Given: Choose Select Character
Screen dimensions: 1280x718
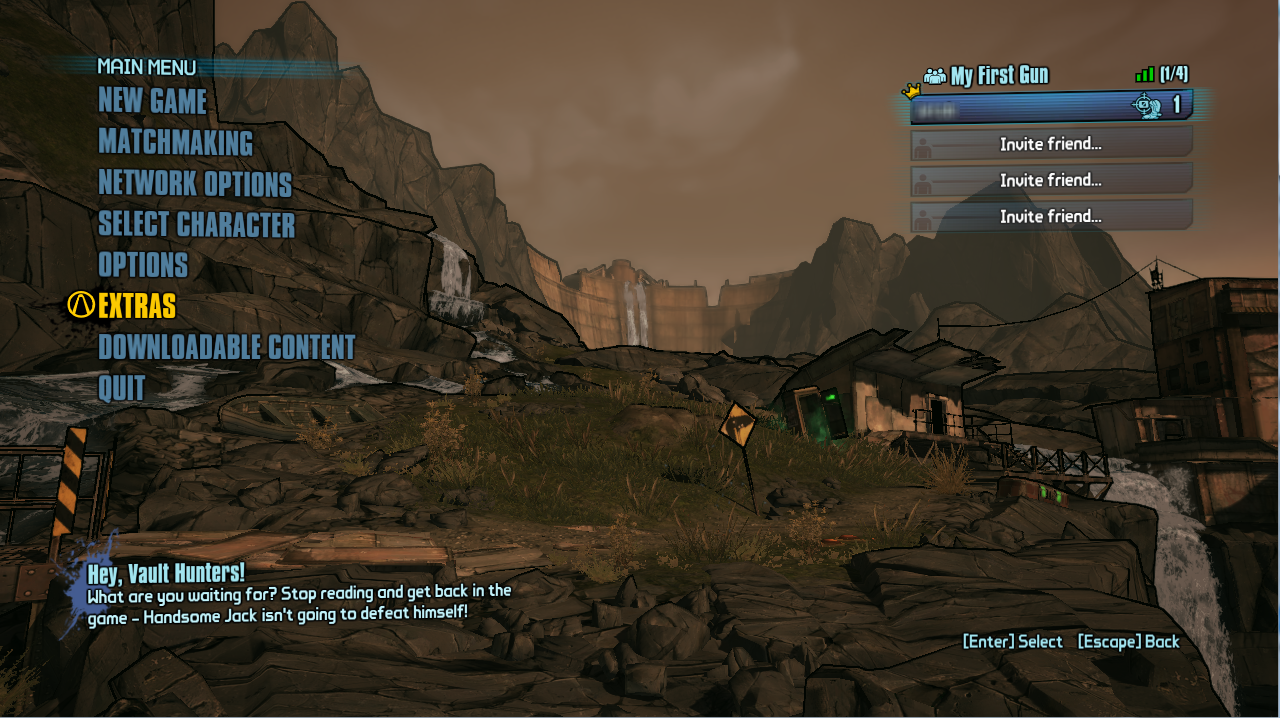Looking at the screenshot, I should tap(196, 225).
